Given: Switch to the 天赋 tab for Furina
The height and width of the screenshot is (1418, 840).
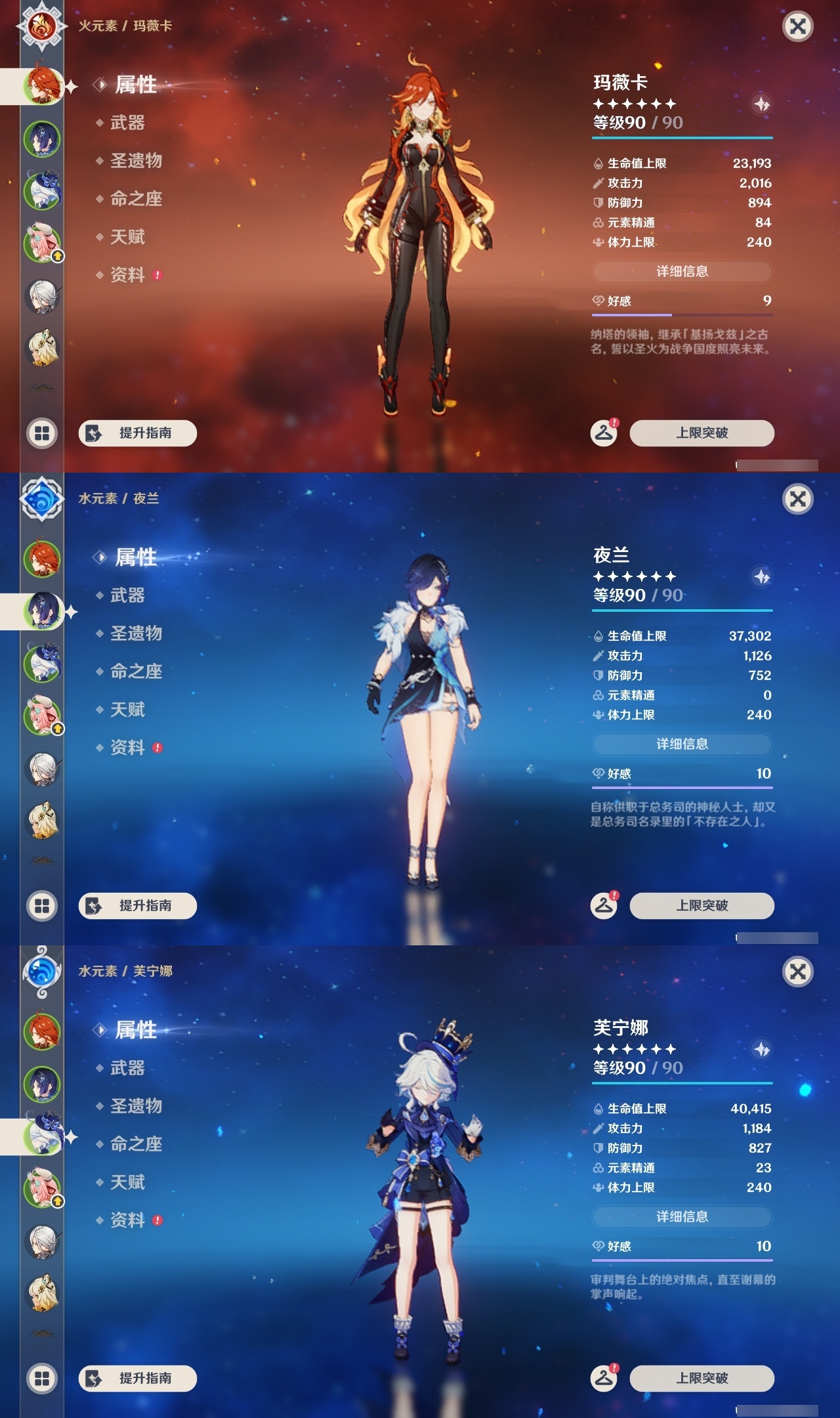Looking at the screenshot, I should coord(129,1183).
